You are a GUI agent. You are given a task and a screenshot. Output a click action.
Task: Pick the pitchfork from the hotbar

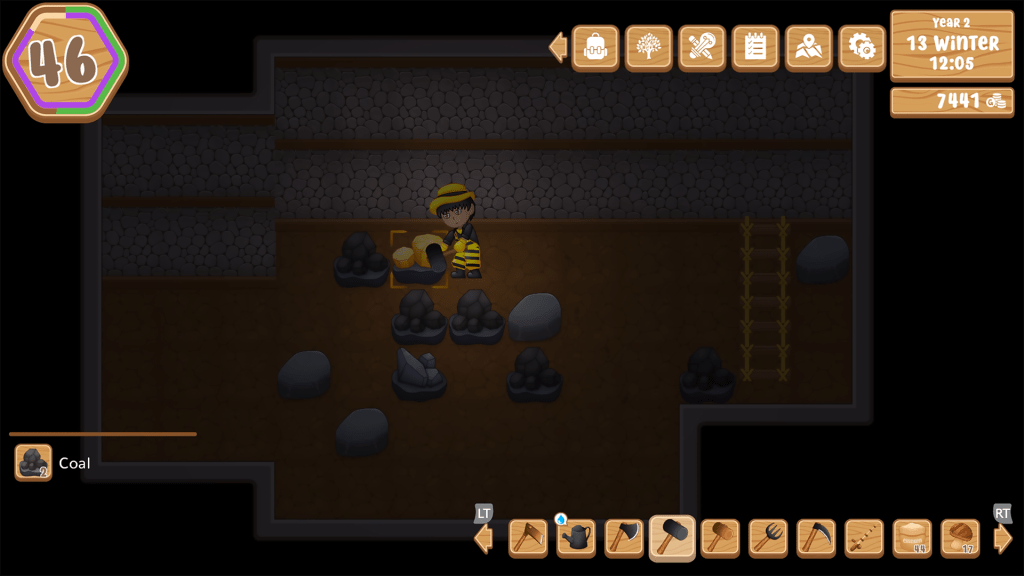click(x=768, y=538)
